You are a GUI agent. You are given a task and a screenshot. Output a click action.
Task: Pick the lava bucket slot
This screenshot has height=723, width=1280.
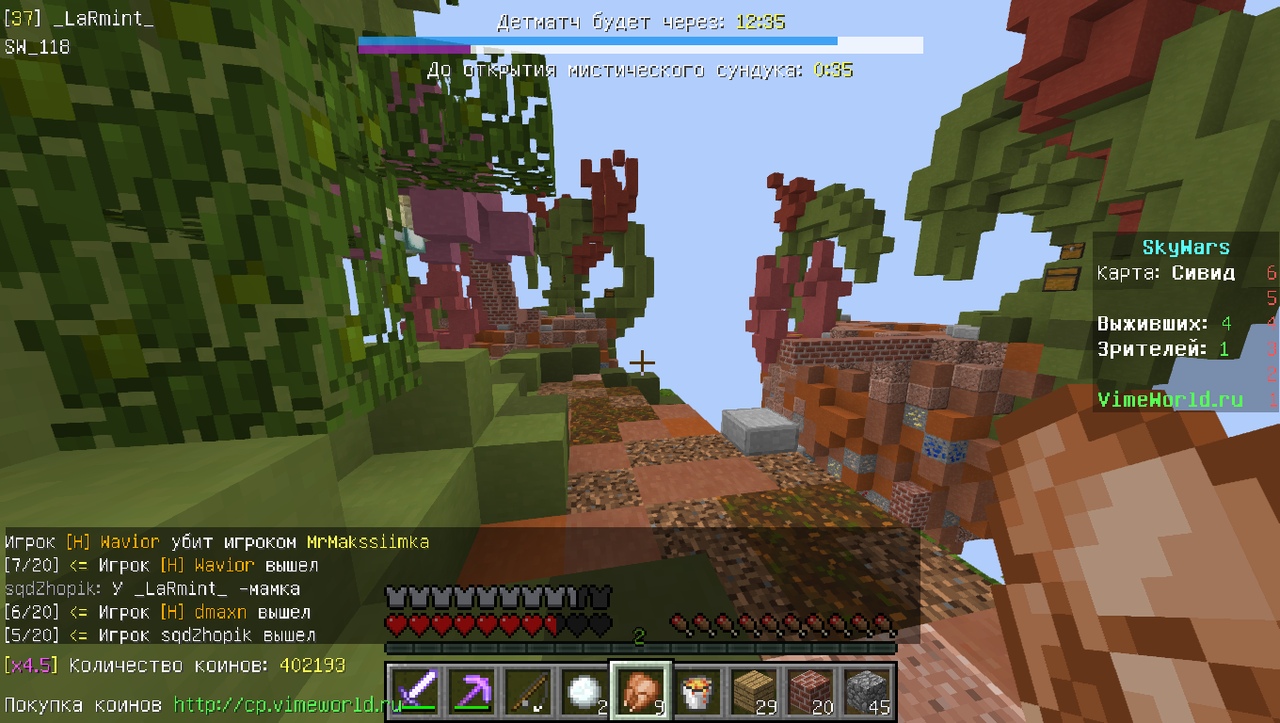pyautogui.click(x=698, y=690)
